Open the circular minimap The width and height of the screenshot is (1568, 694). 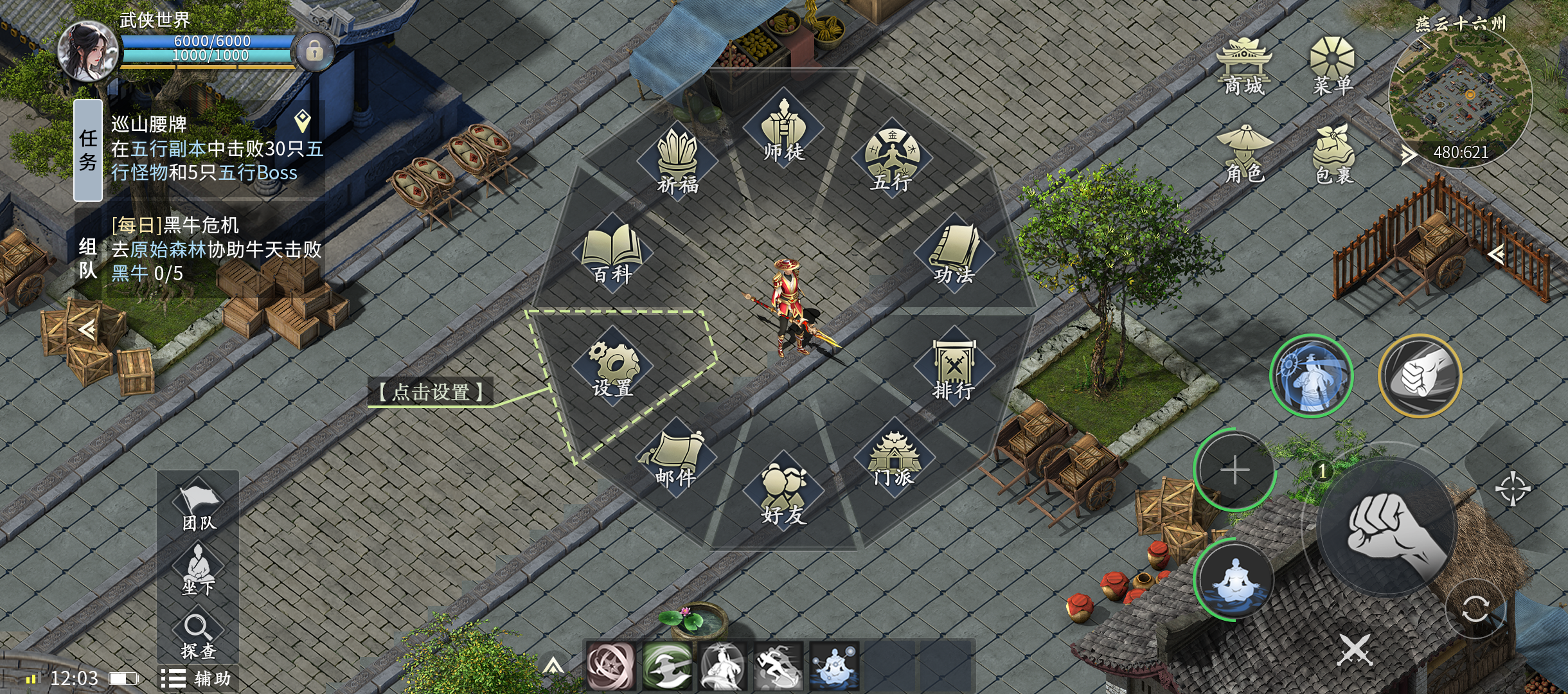[x=1460, y=96]
